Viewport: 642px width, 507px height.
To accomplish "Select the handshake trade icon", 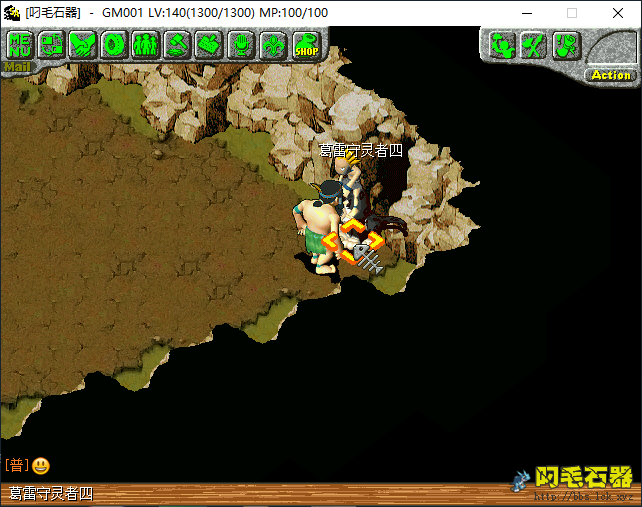I will tap(82, 44).
